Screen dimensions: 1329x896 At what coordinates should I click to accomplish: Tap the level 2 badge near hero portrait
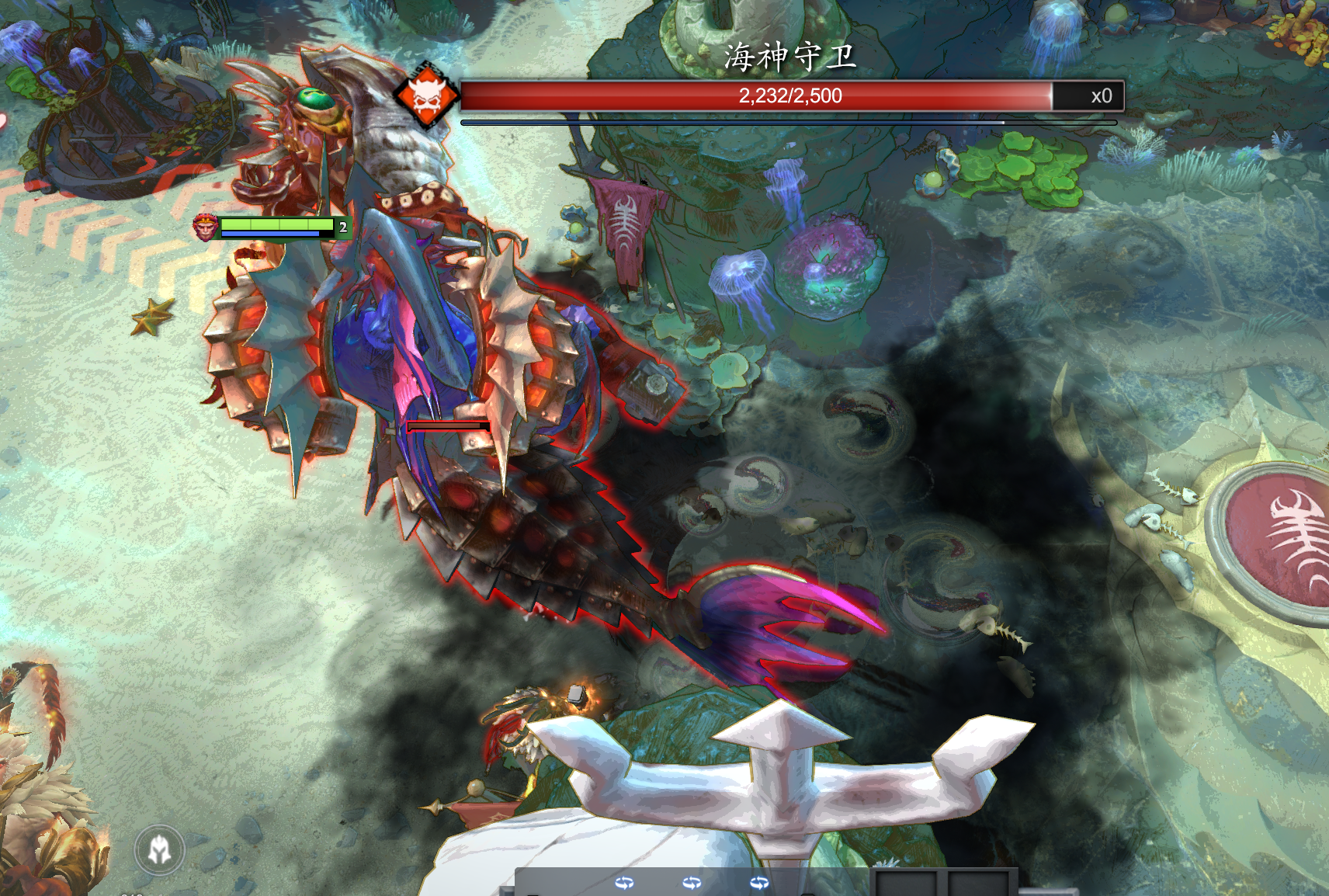tap(341, 227)
